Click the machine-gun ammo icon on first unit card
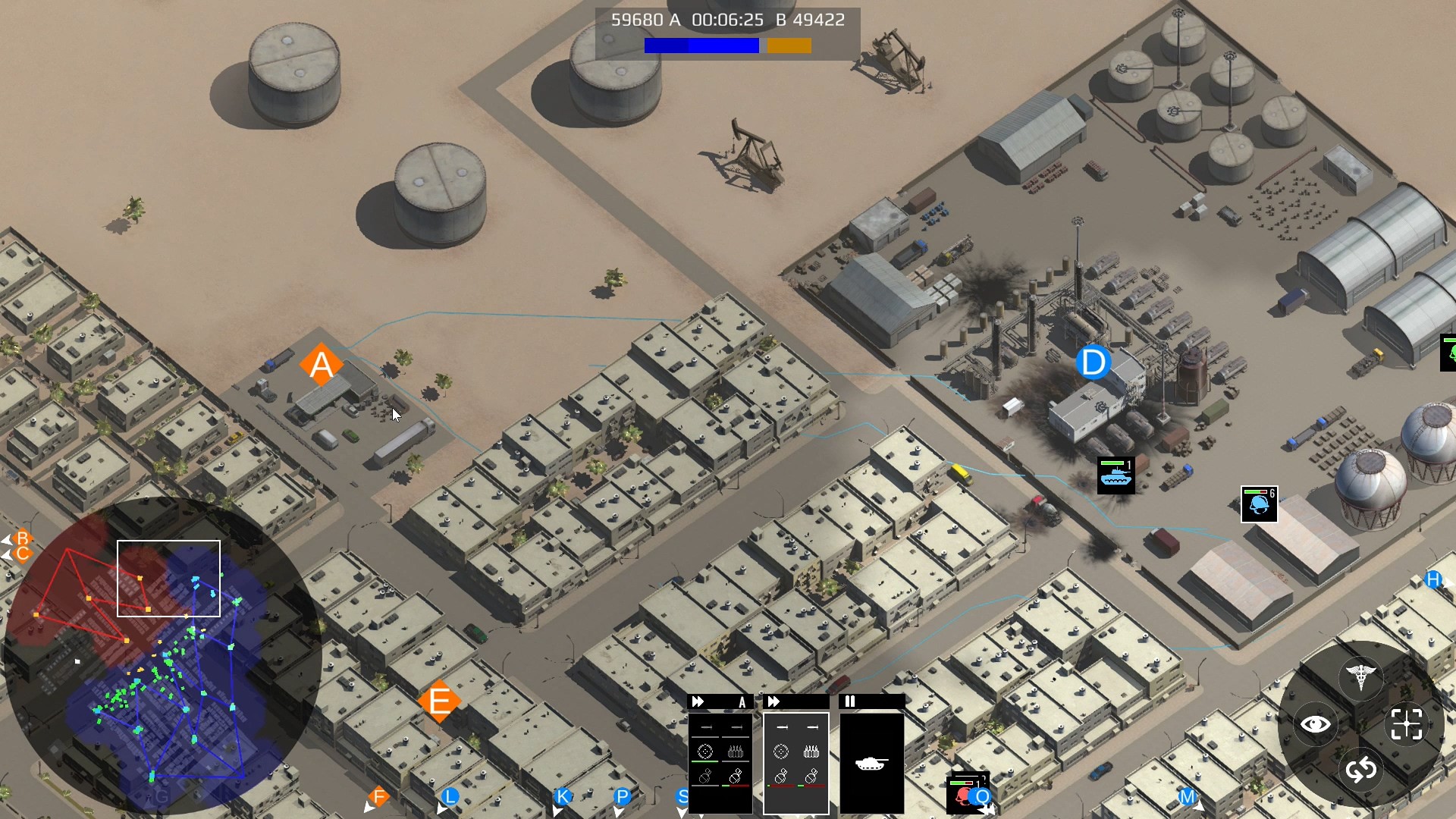This screenshot has height=819, width=1456. click(x=736, y=752)
